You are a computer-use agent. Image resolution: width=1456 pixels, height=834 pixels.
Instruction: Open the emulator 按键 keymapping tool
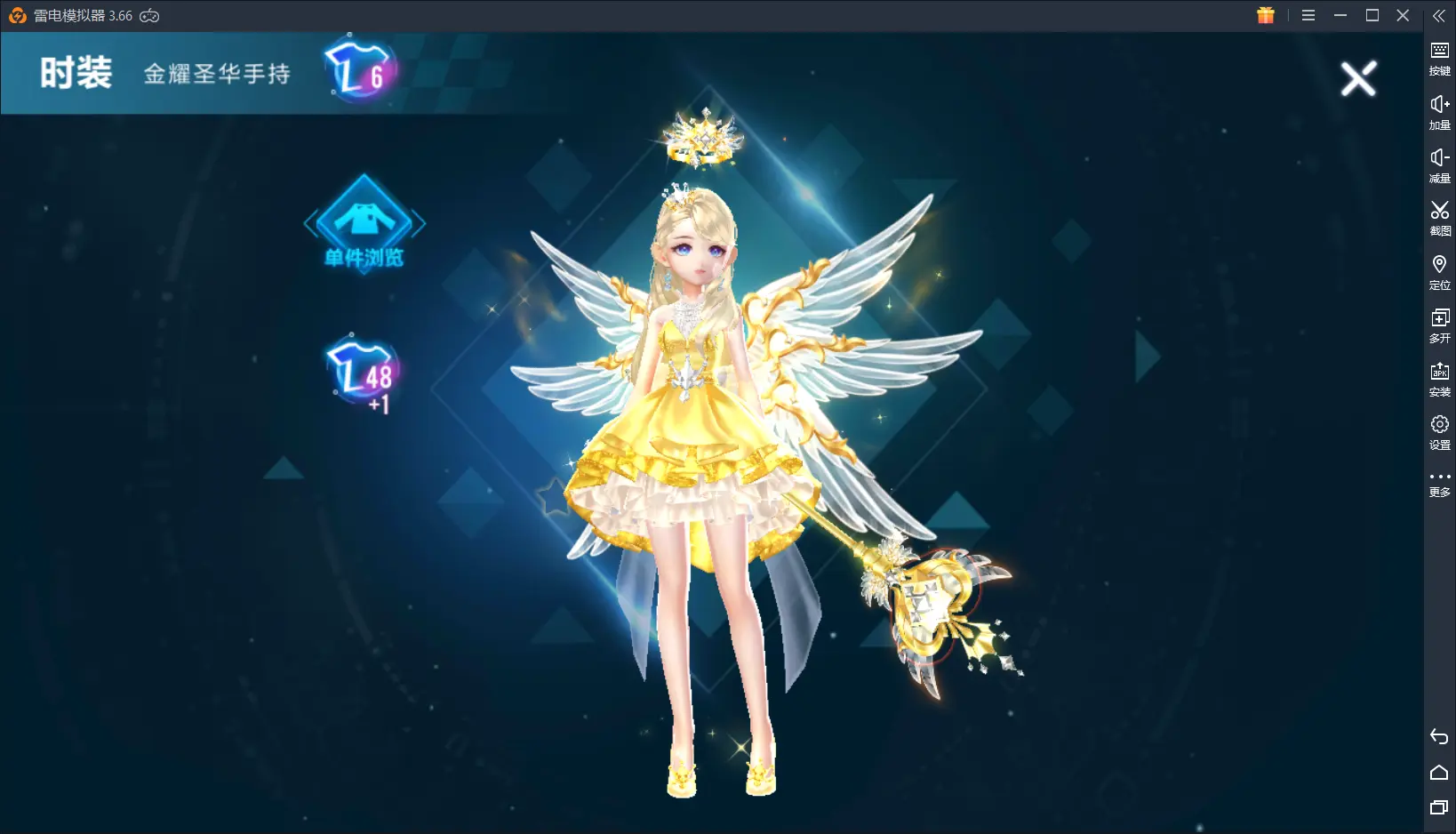coord(1439,58)
